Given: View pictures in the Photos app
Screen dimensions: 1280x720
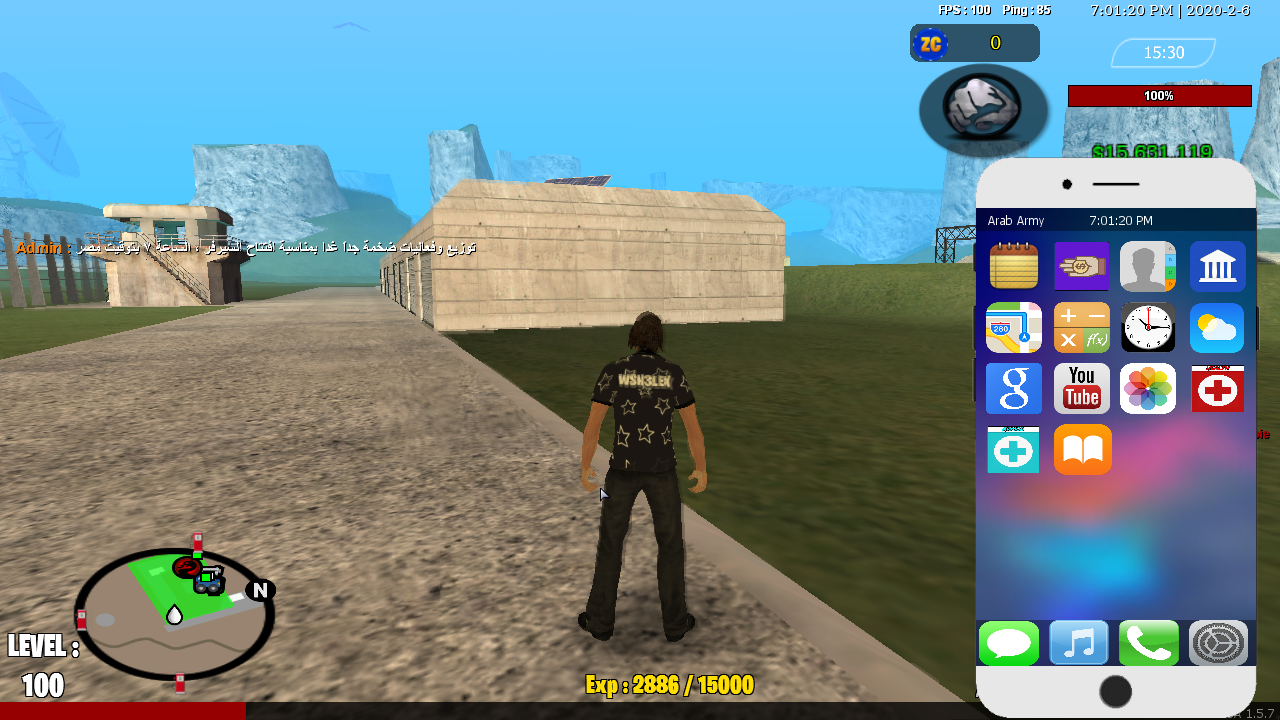Looking at the screenshot, I should pos(1147,389).
